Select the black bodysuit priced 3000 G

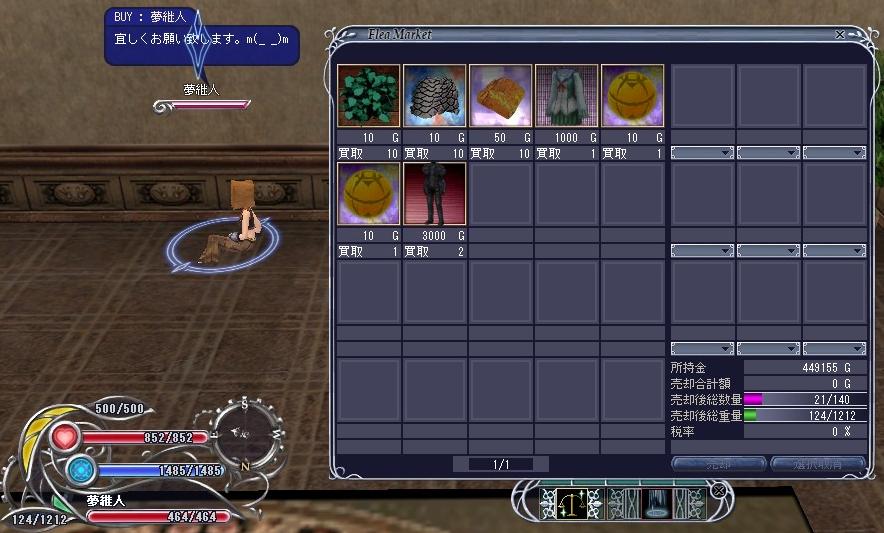[434, 194]
